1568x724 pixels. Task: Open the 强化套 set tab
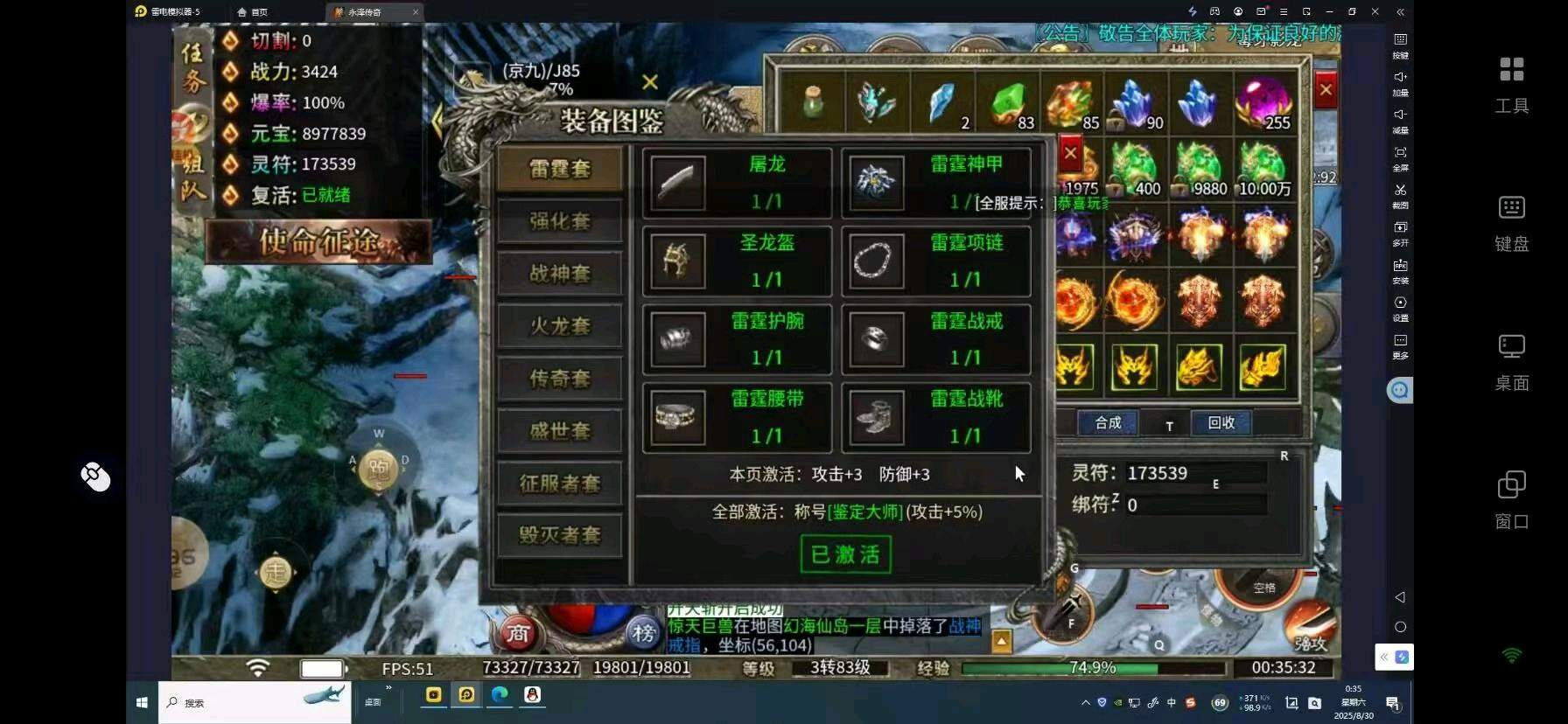tap(560, 220)
